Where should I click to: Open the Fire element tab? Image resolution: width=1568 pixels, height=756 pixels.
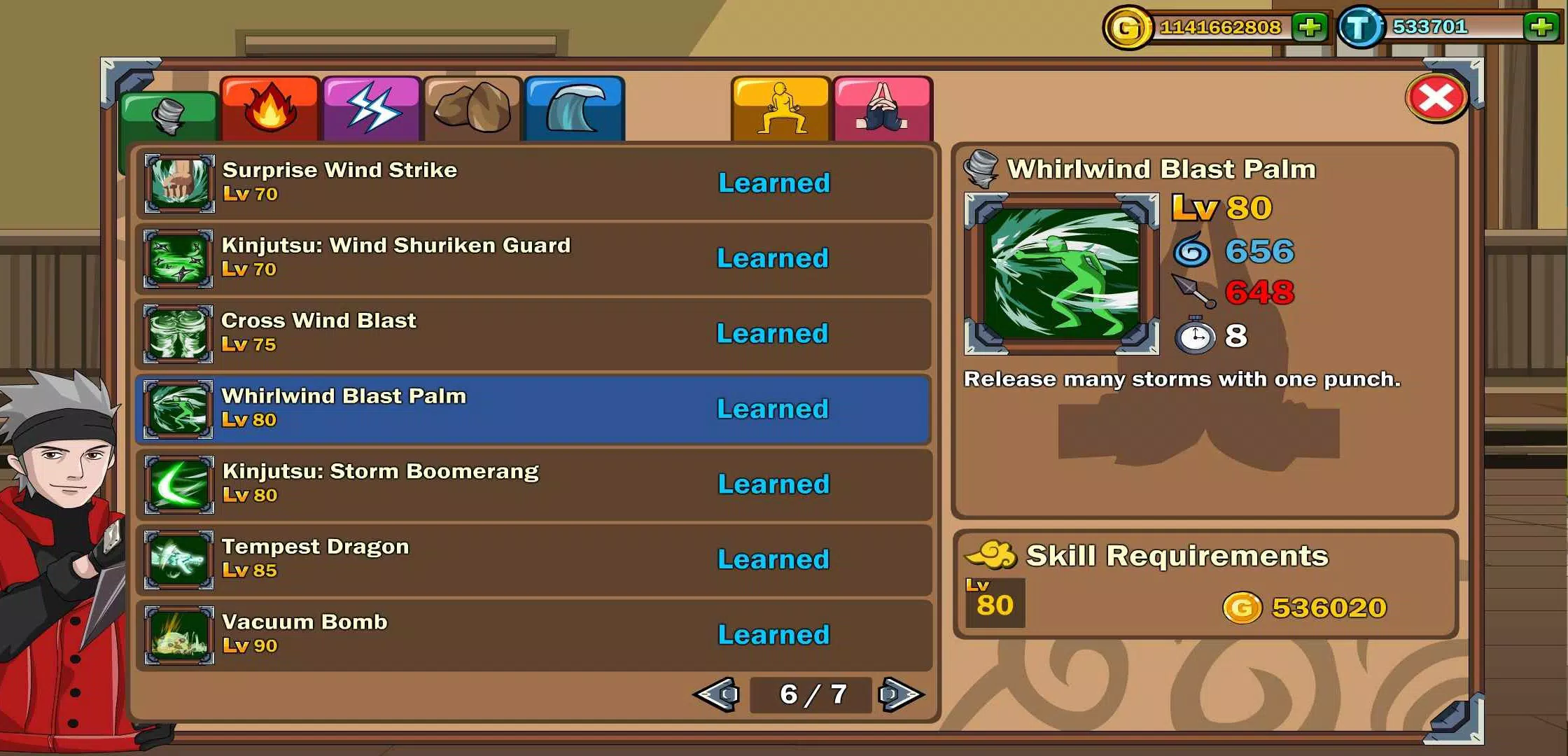269,108
